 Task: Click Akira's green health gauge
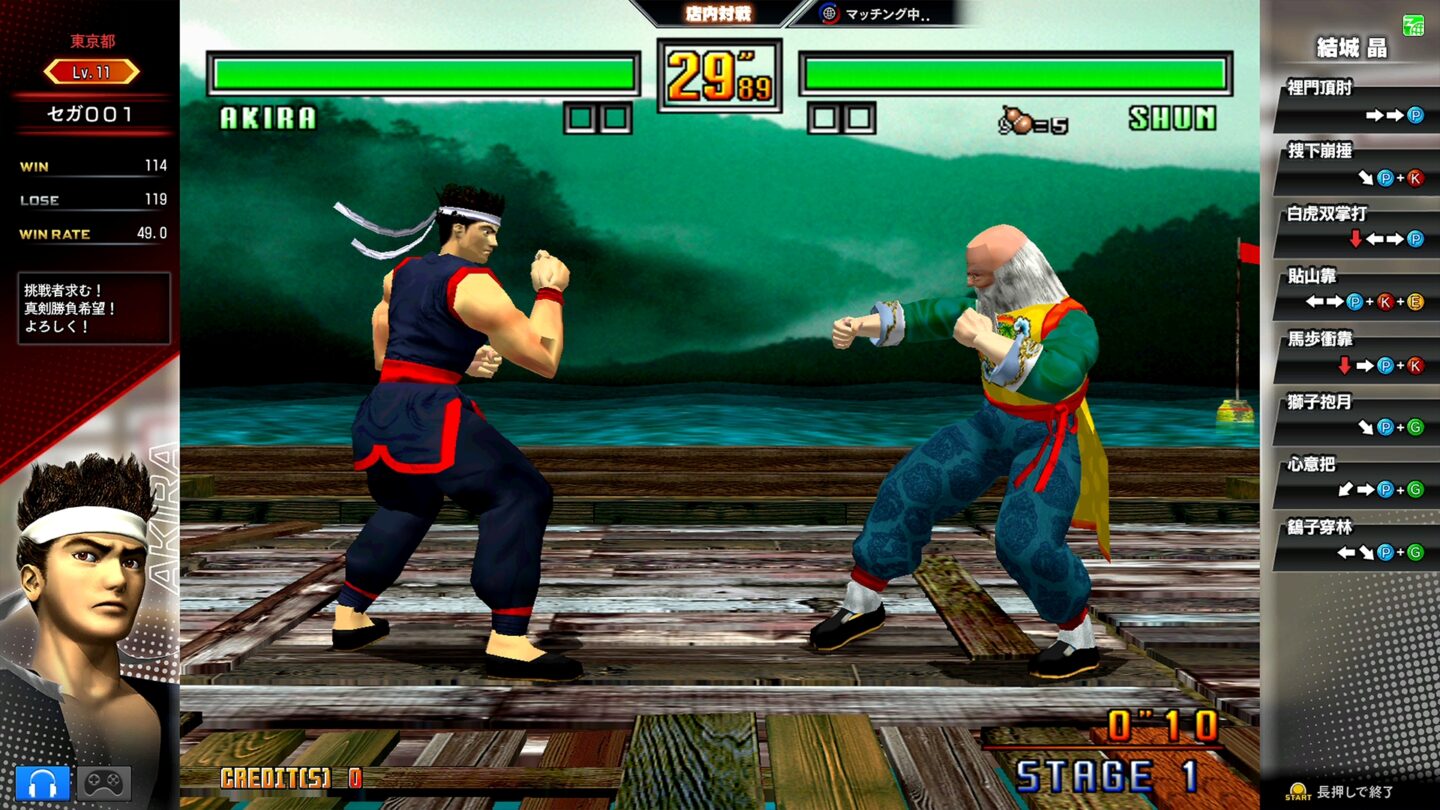(420, 71)
